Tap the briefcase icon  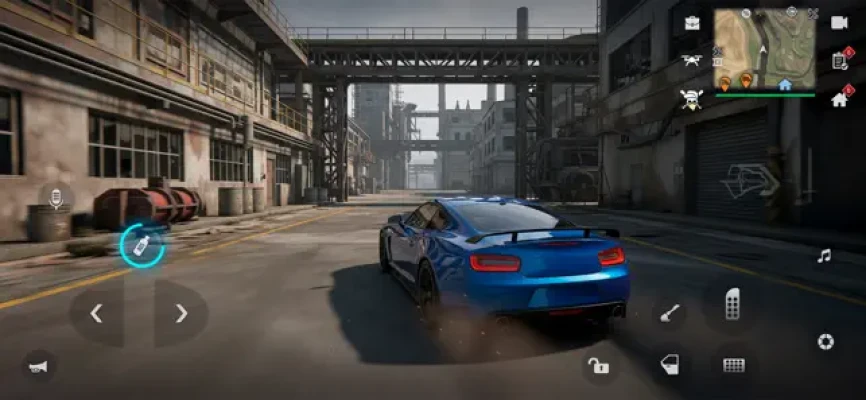point(691,23)
